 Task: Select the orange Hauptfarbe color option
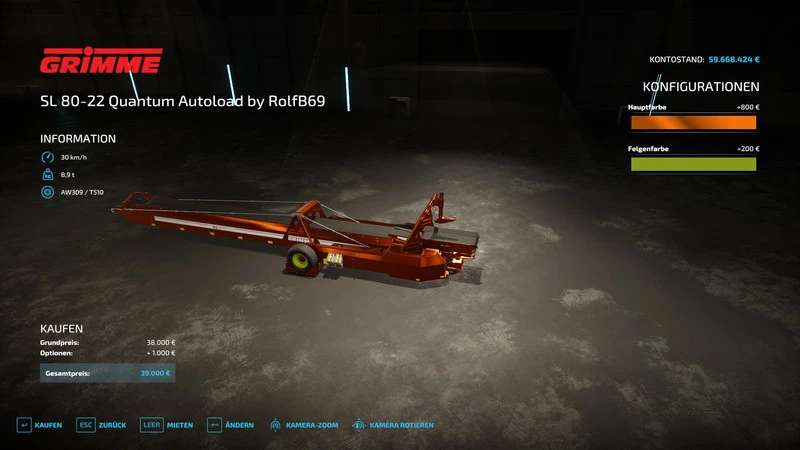pos(692,123)
